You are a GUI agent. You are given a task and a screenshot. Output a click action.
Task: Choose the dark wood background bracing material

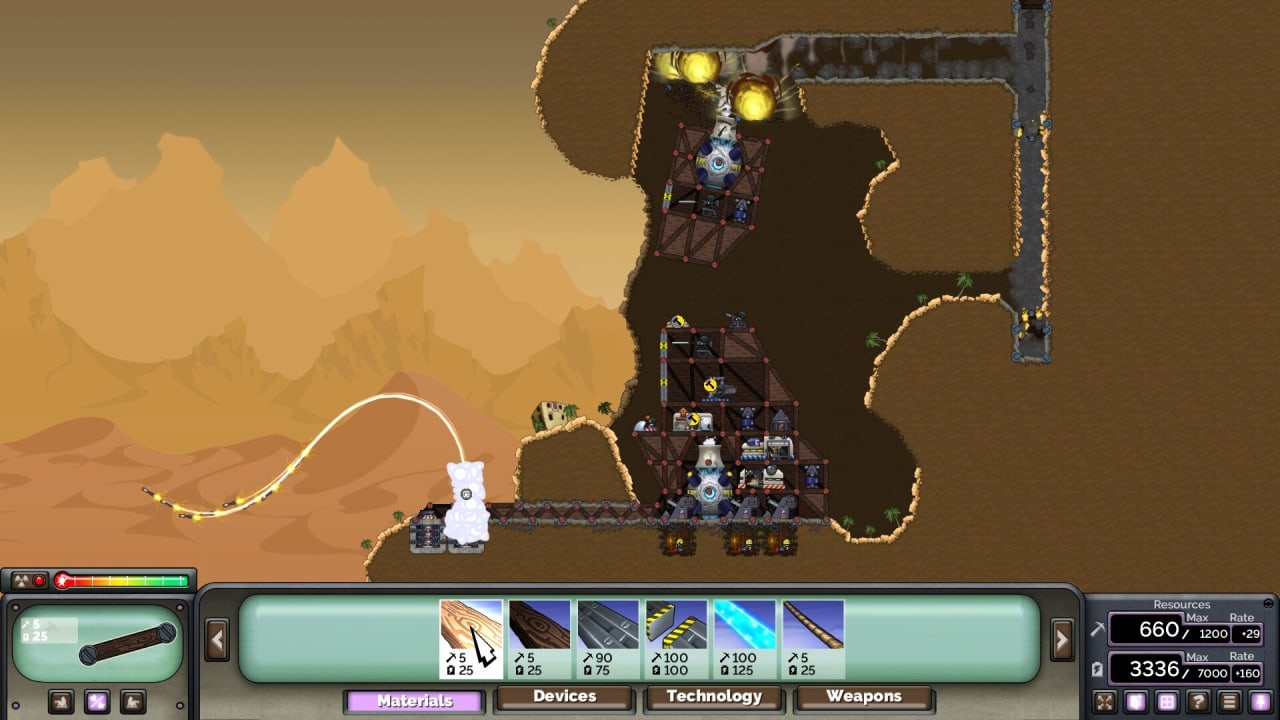click(540, 639)
